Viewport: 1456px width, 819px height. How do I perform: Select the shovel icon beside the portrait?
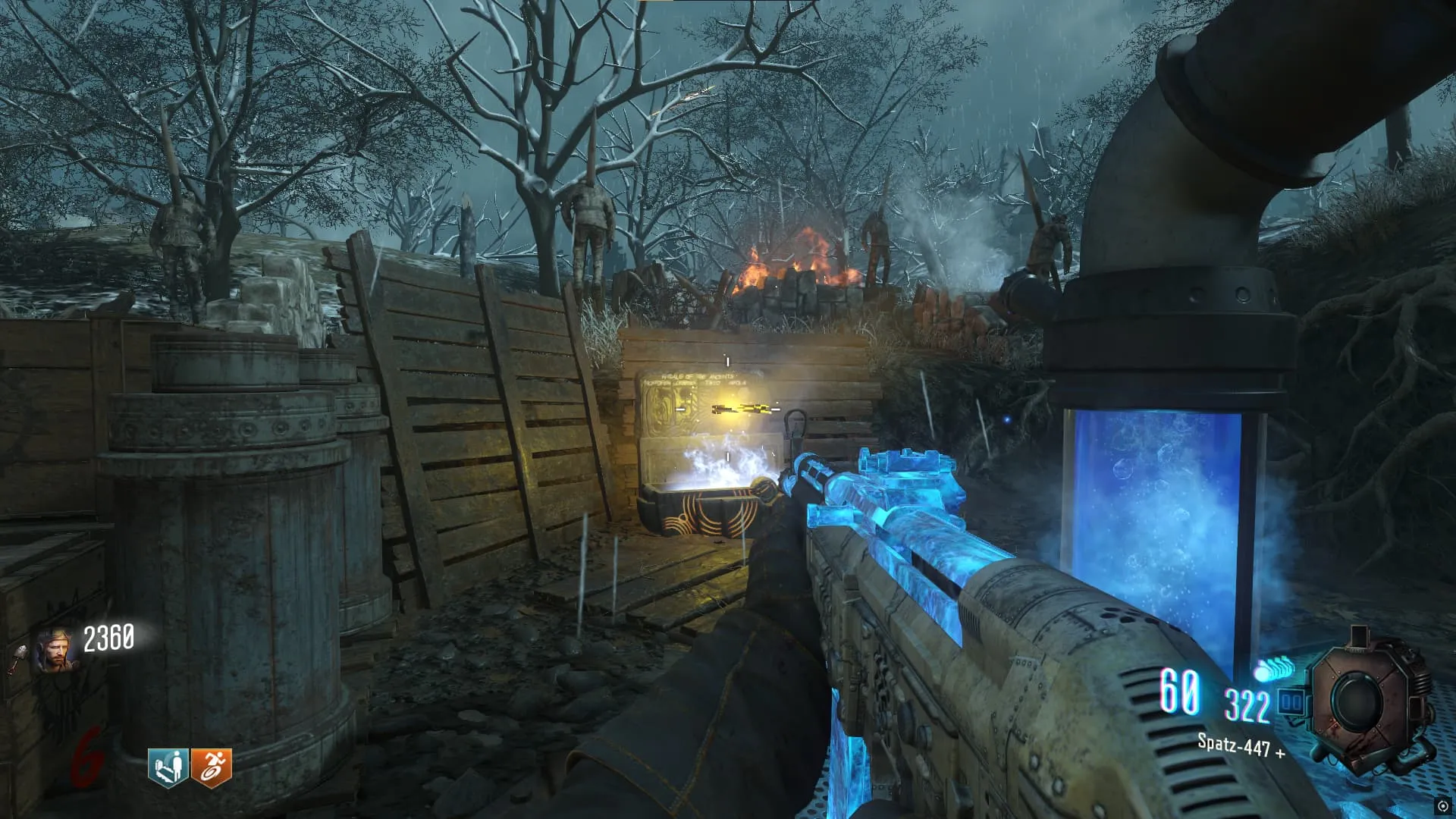coord(17,658)
